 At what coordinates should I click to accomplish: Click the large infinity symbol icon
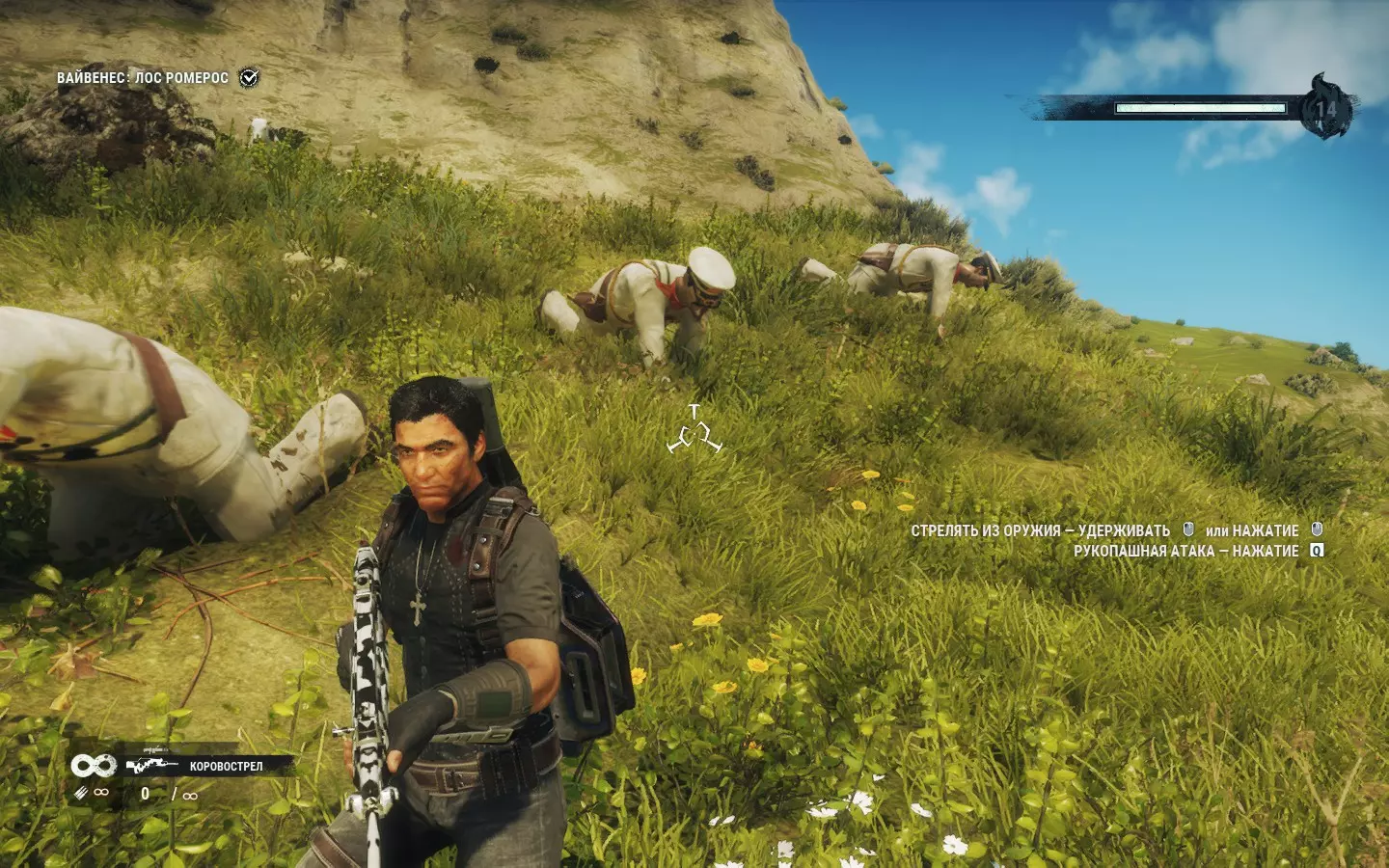[93, 766]
